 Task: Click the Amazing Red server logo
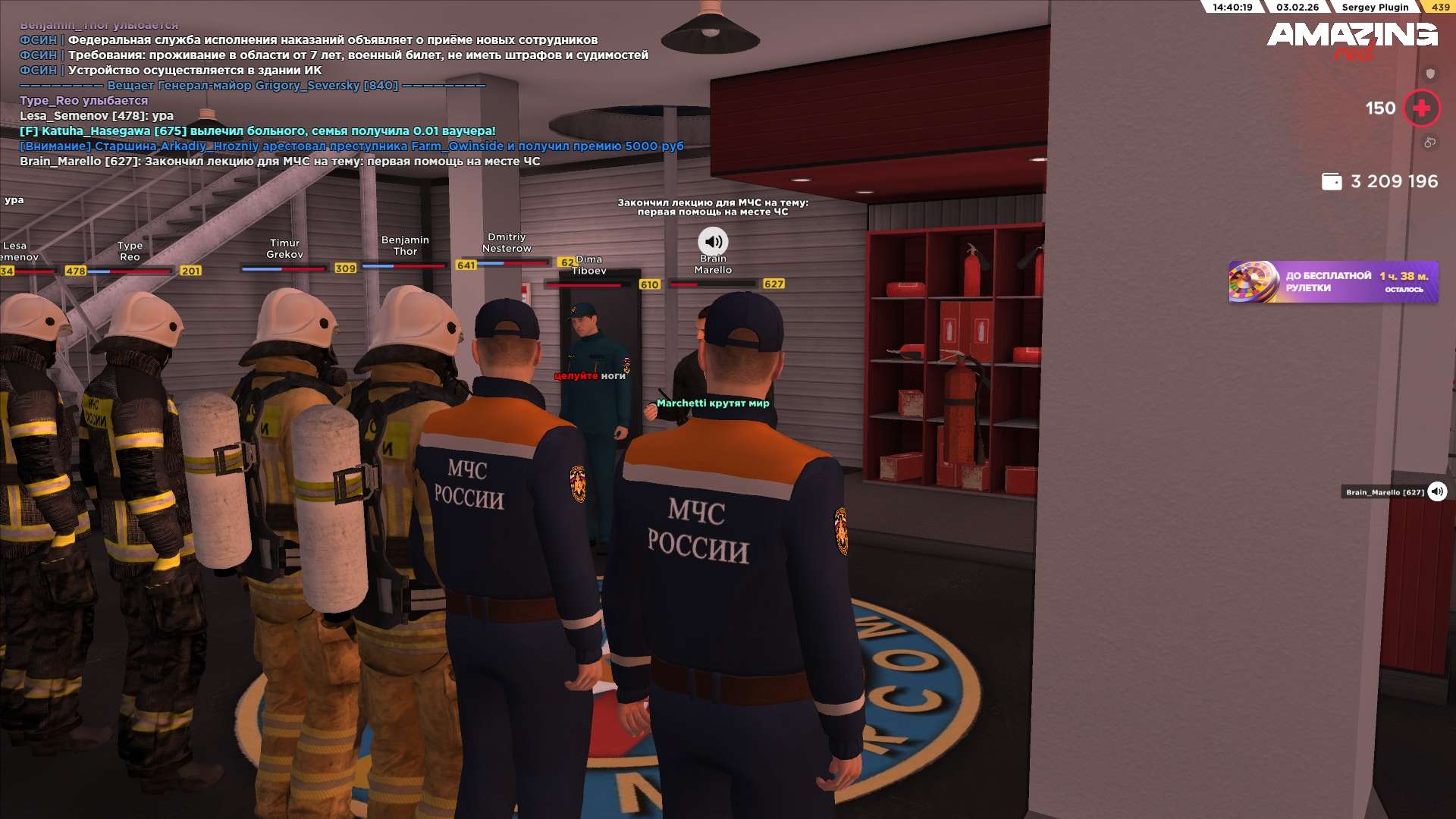point(1352,39)
